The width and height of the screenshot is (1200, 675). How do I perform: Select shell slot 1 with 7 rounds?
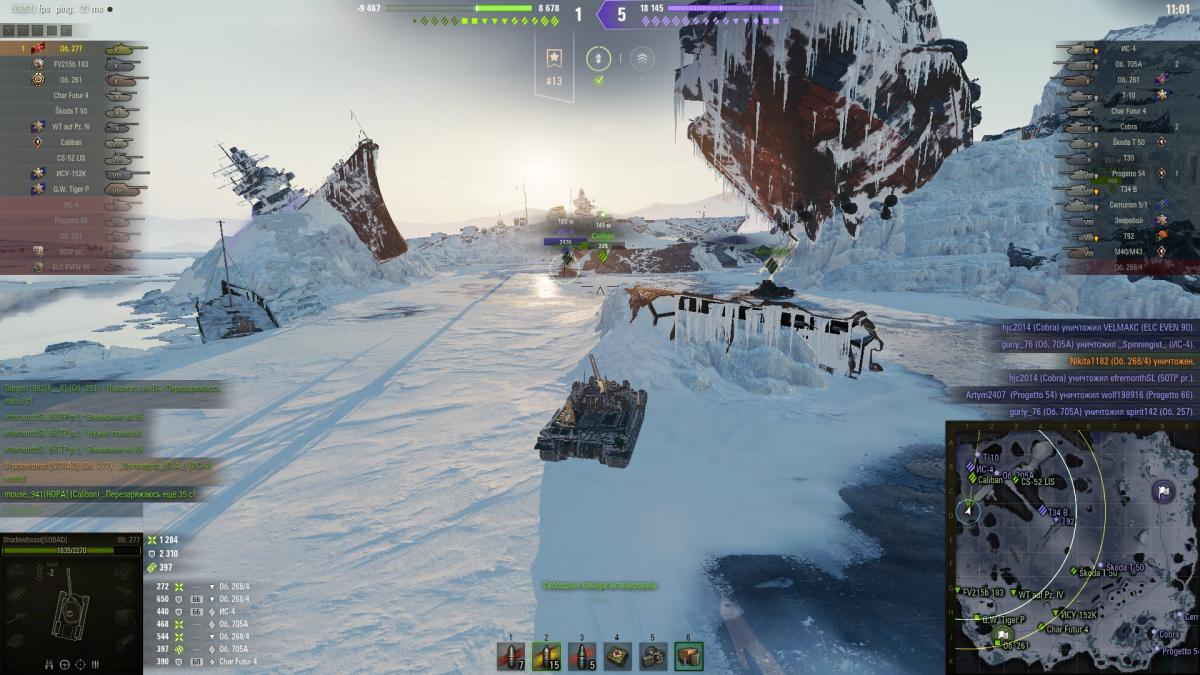(511, 657)
